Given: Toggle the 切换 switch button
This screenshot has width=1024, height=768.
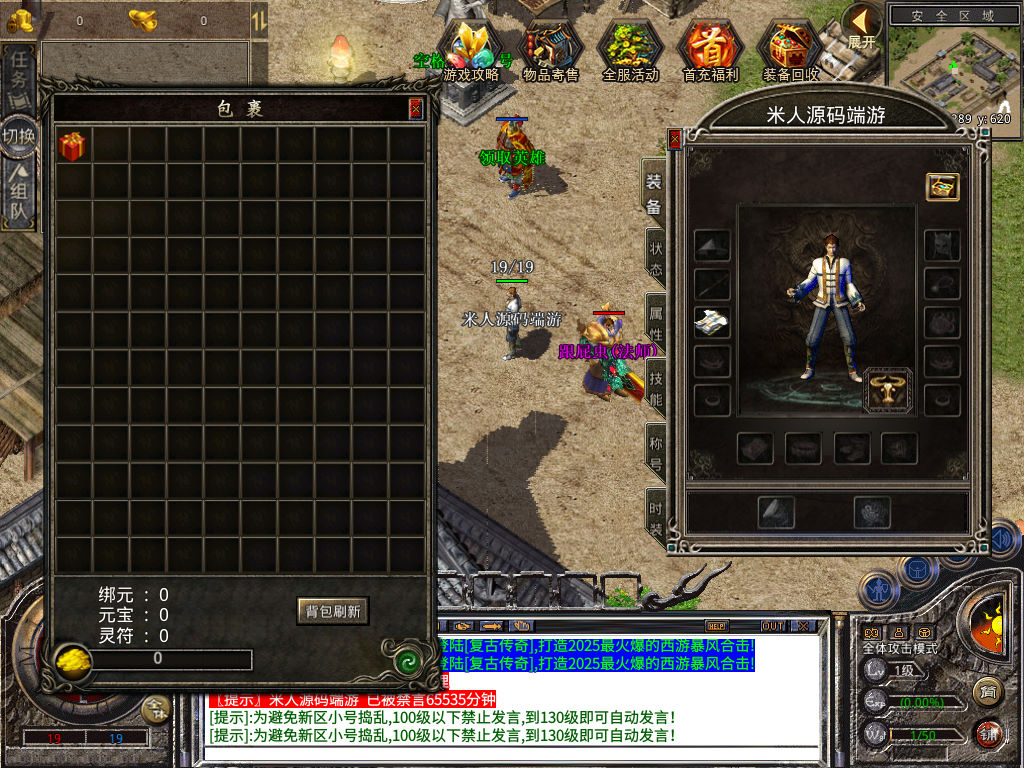Looking at the screenshot, I should [x=20, y=135].
